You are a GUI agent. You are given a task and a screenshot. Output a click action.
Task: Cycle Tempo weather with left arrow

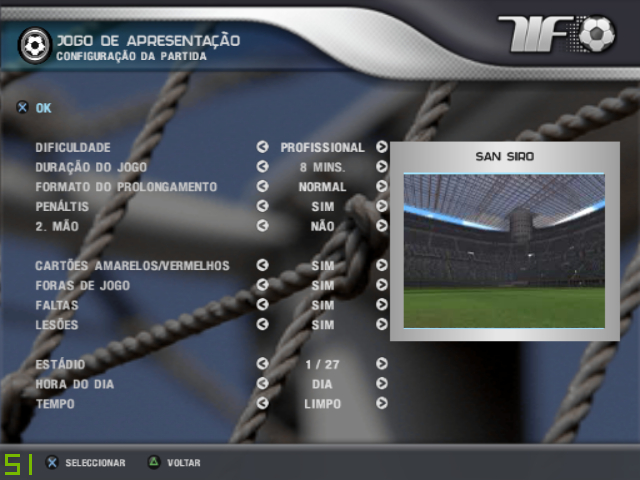tap(262, 404)
